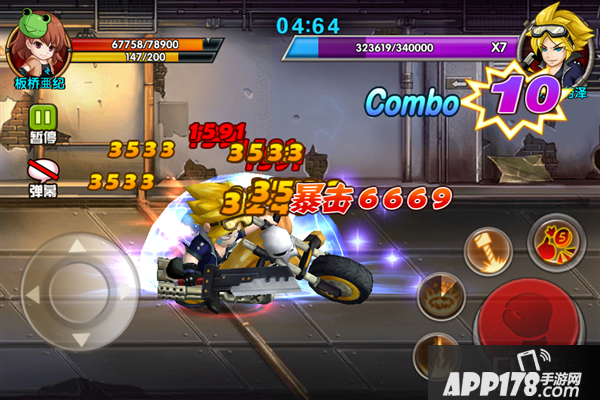
Task: Pause the game with the green 暂停 button
Action: (42, 117)
